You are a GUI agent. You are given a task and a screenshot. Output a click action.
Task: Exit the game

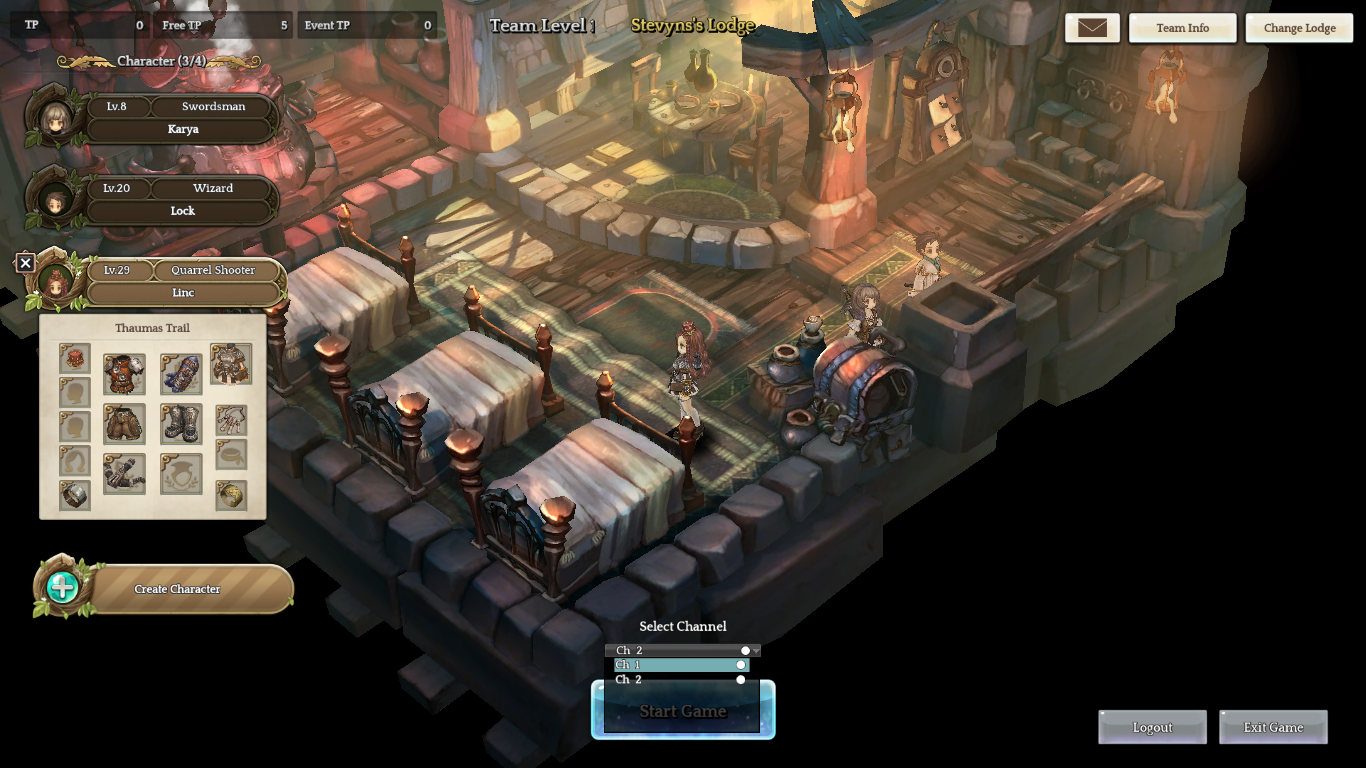[x=1273, y=727]
